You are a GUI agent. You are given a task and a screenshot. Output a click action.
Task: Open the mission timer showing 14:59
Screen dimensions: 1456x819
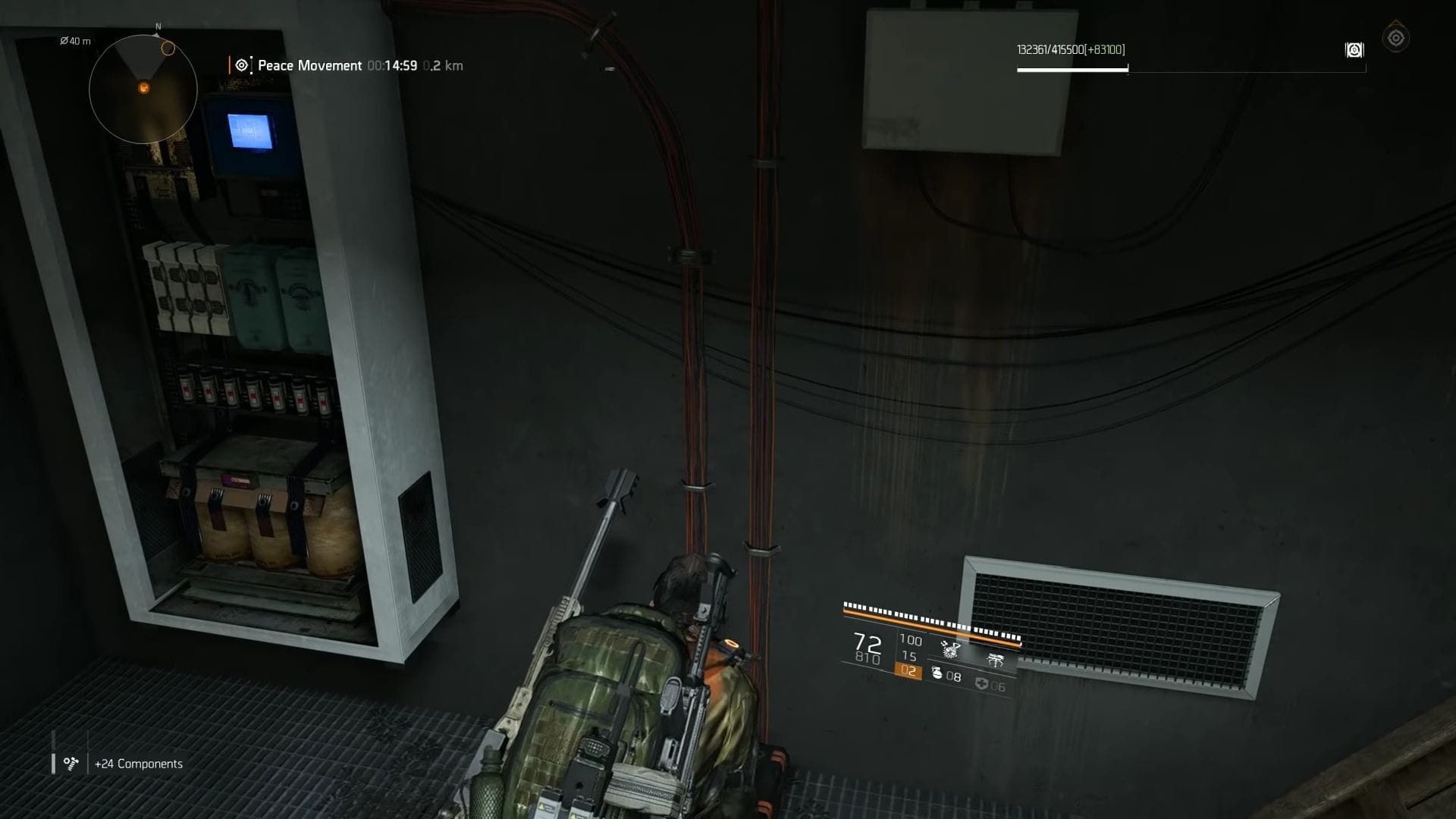pyautogui.click(x=391, y=66)
